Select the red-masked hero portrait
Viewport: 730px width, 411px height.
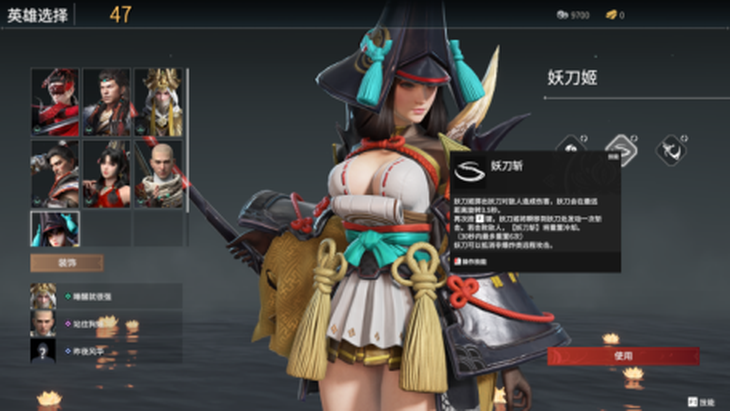[x=55, y=101]
